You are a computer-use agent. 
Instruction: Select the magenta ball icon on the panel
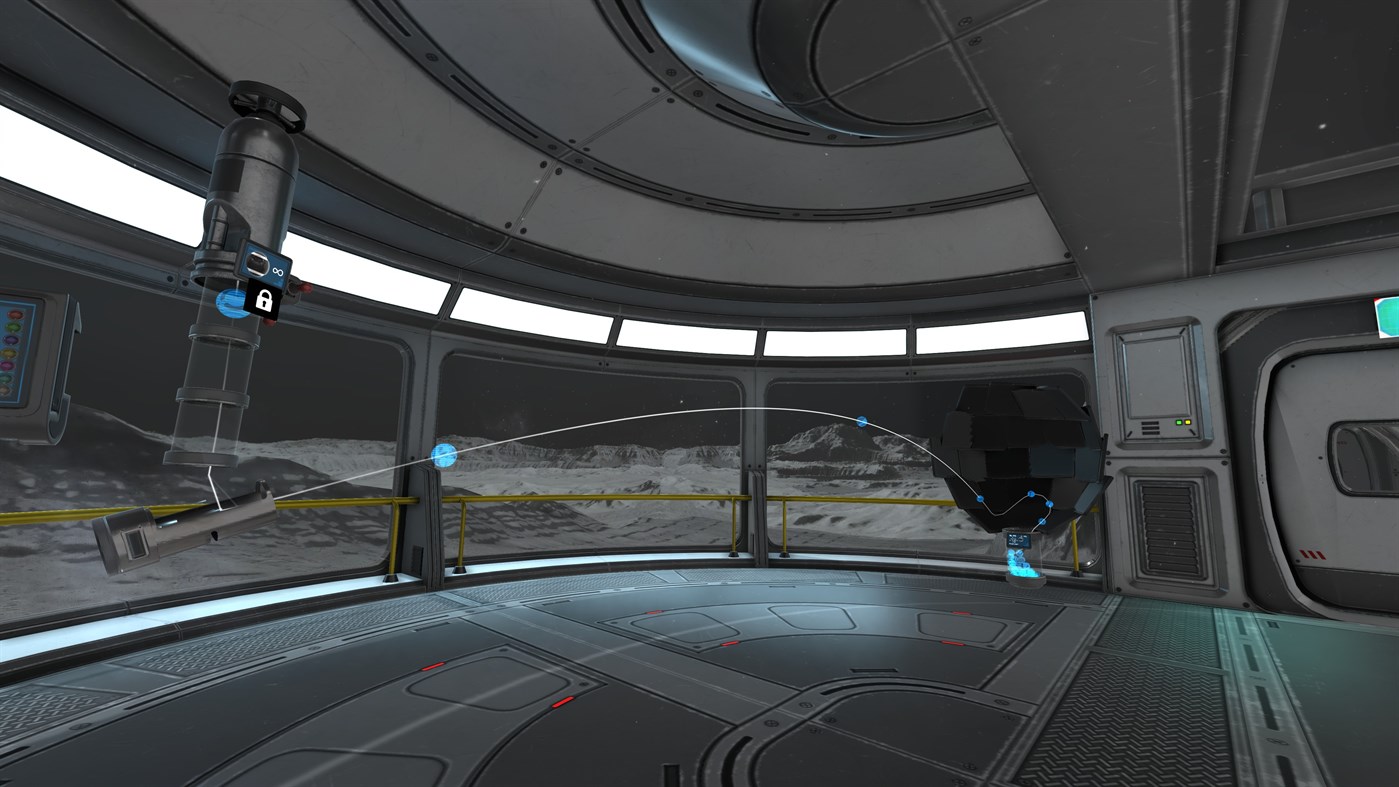tap(7, 366)
